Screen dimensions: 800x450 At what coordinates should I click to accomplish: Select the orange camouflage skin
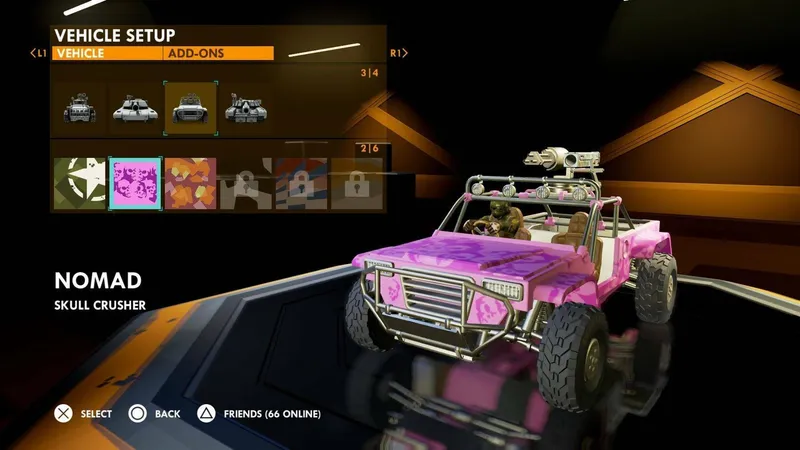coord(189,182)
